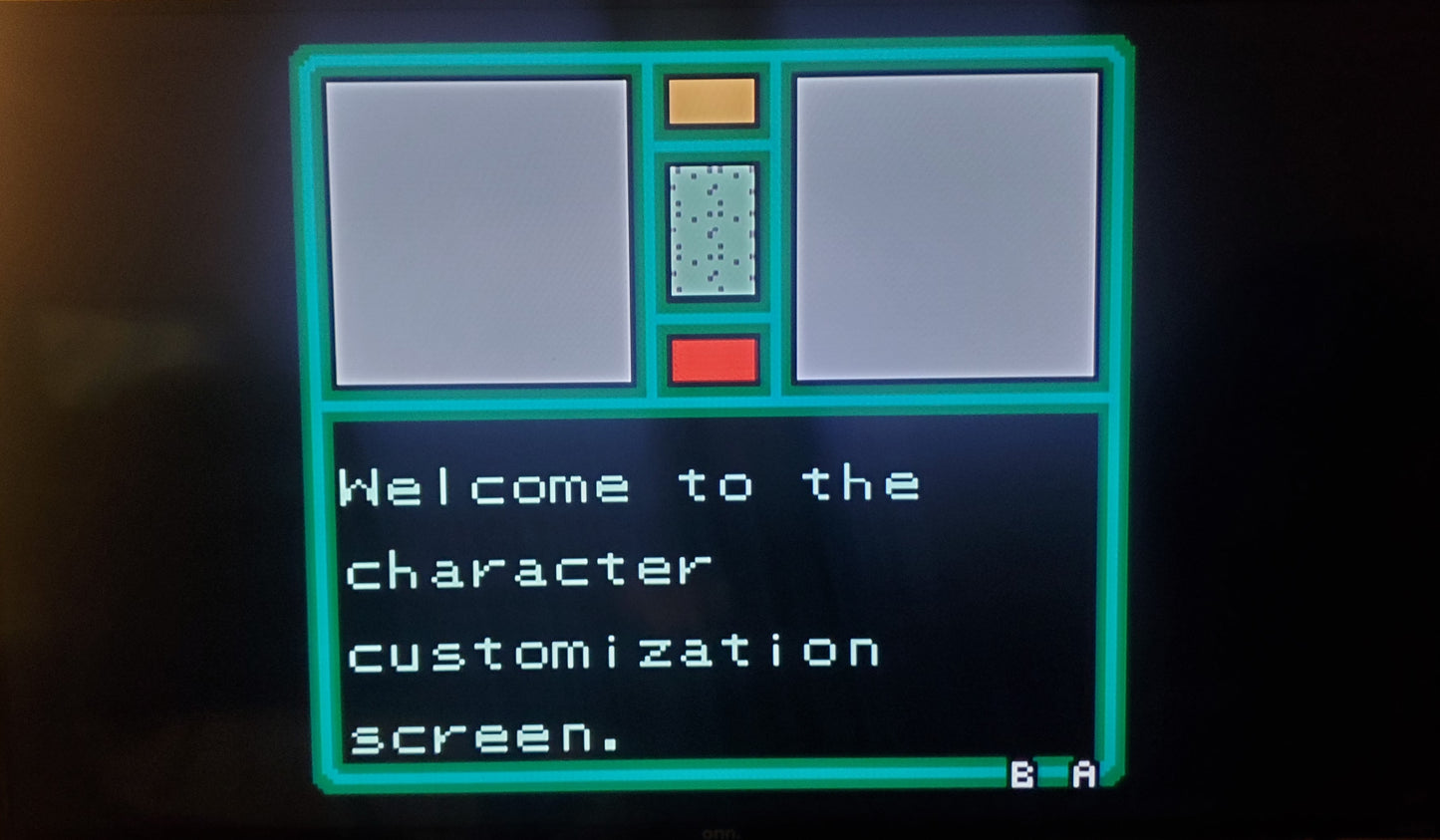This screenshot has width=1440, height=840.
Task: Select the 'Welcome to the' text line
Action: click(628, 485)
